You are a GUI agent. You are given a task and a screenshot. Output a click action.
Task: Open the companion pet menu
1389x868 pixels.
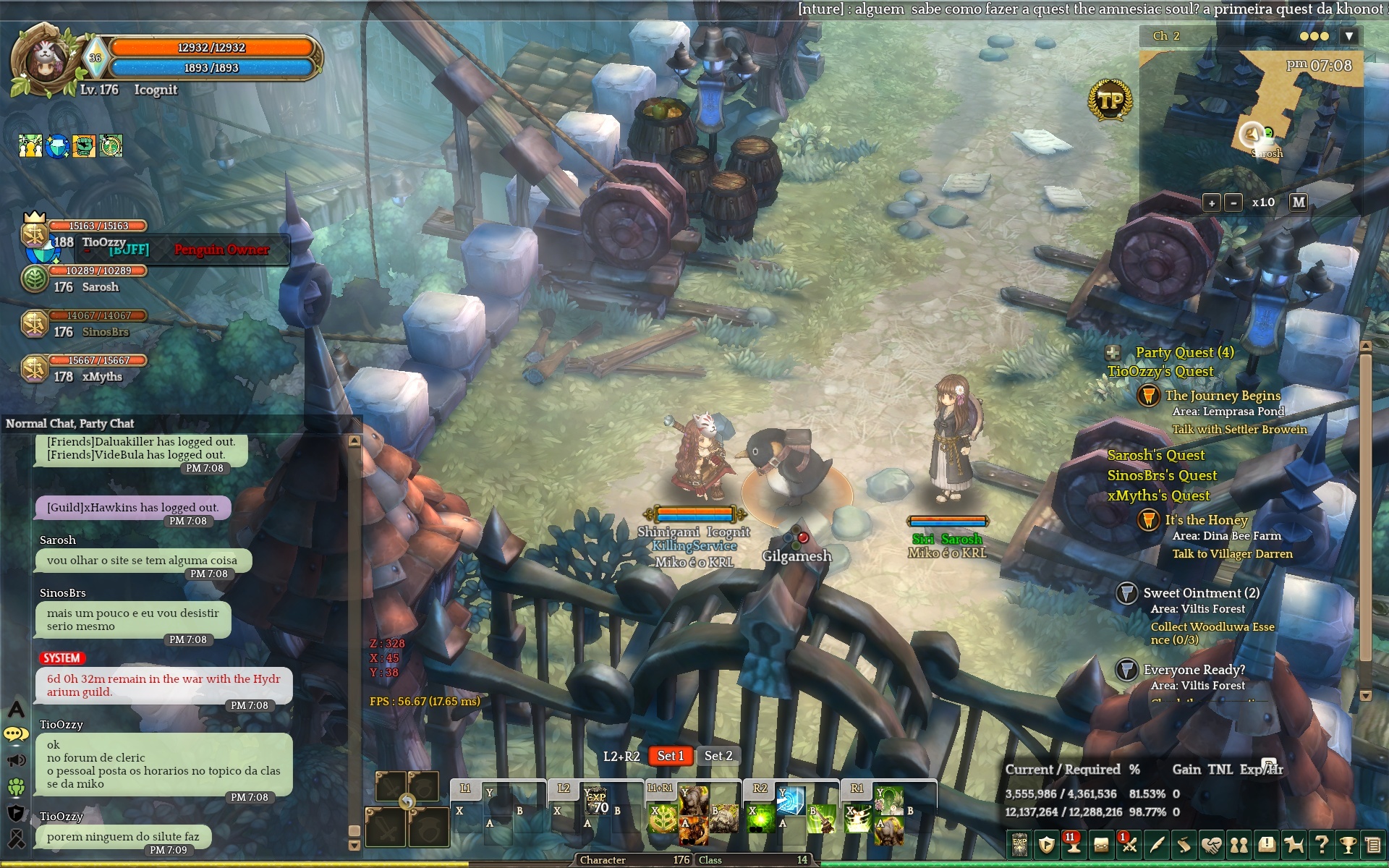point(1294,844)
